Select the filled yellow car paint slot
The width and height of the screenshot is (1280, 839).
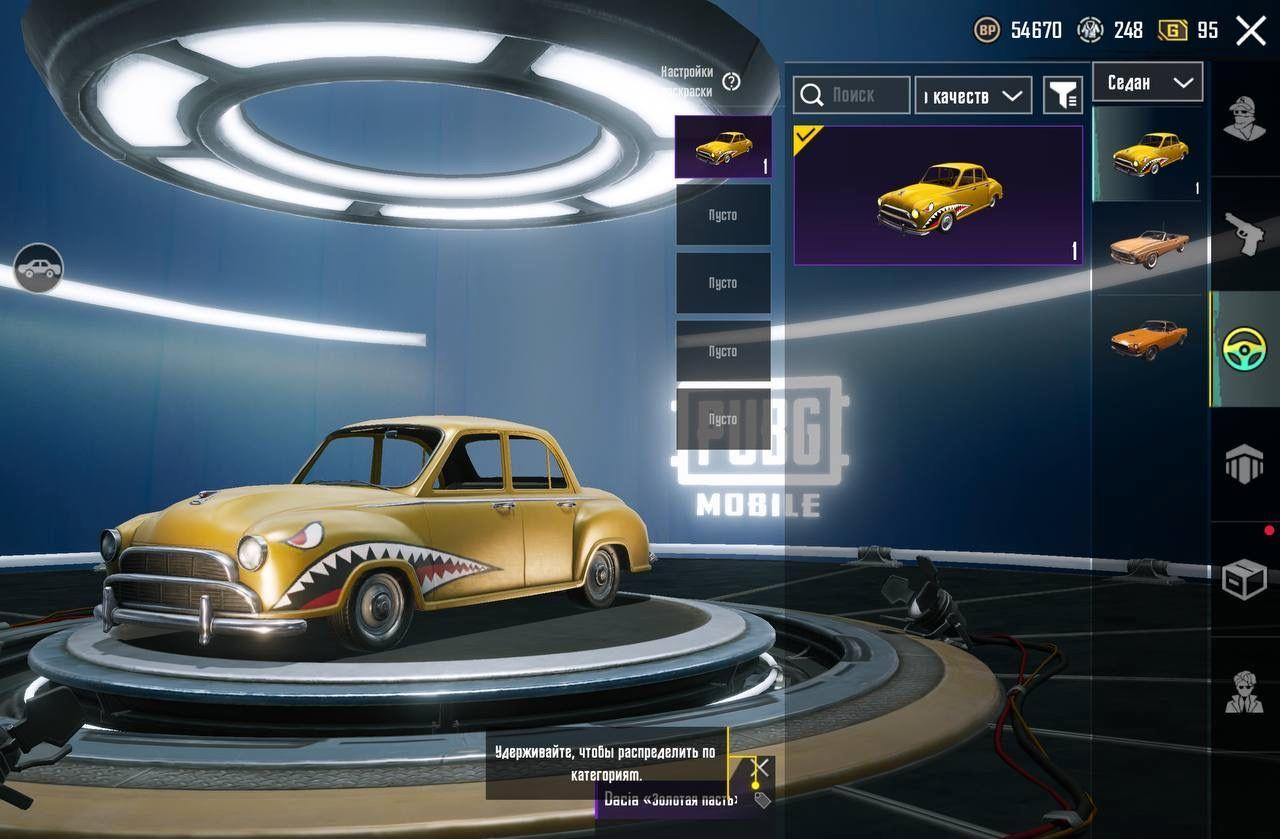722,147
